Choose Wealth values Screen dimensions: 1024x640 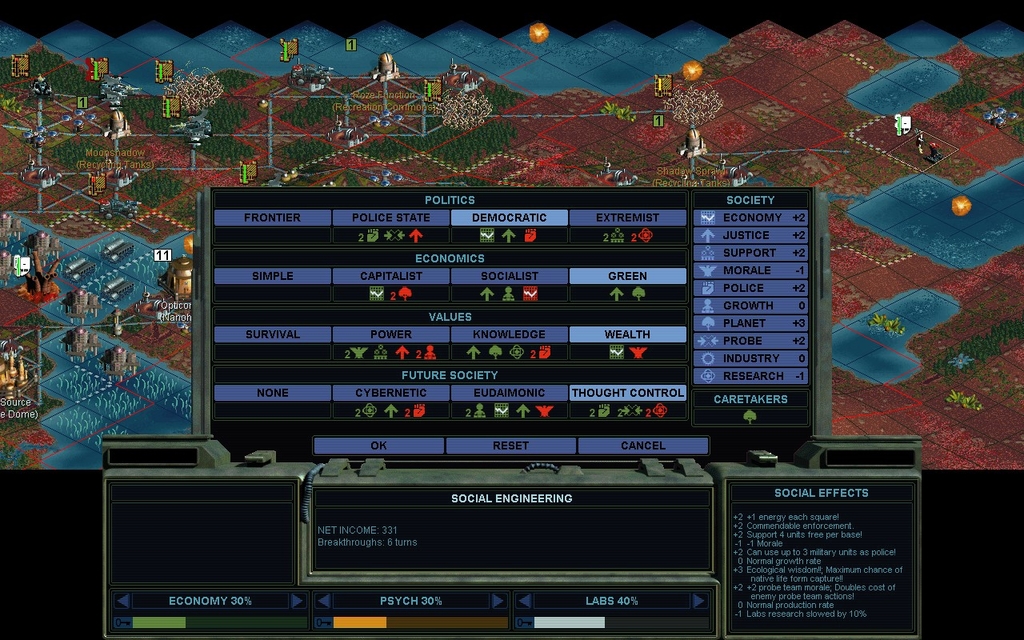tap(628, 334)
